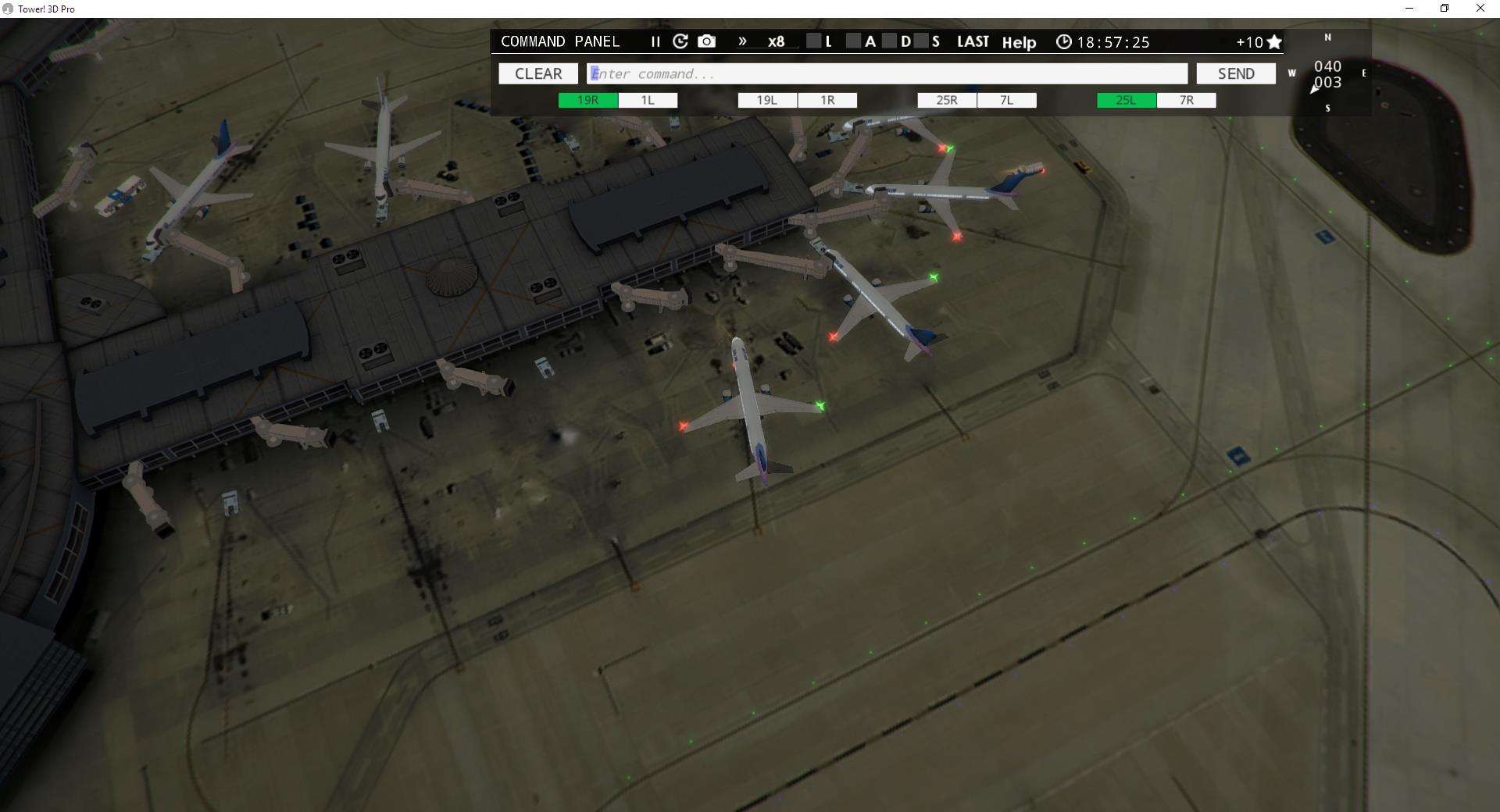Image resolution: width=1500 pixels, height=812 pixels.
Task: Click the Tower! 3D Pro title bar icon
Action: (8, 9)
